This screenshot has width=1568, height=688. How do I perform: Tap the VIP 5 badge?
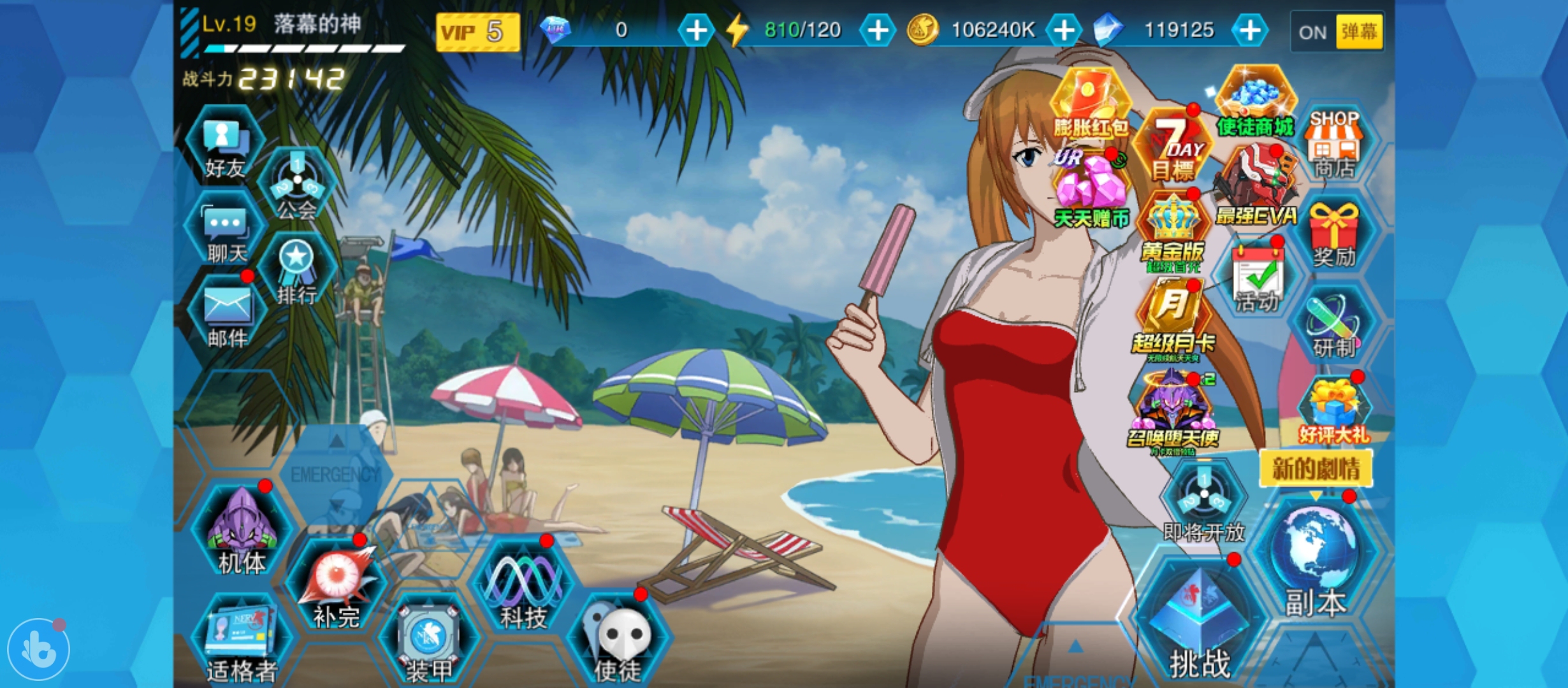pos(477,32)
